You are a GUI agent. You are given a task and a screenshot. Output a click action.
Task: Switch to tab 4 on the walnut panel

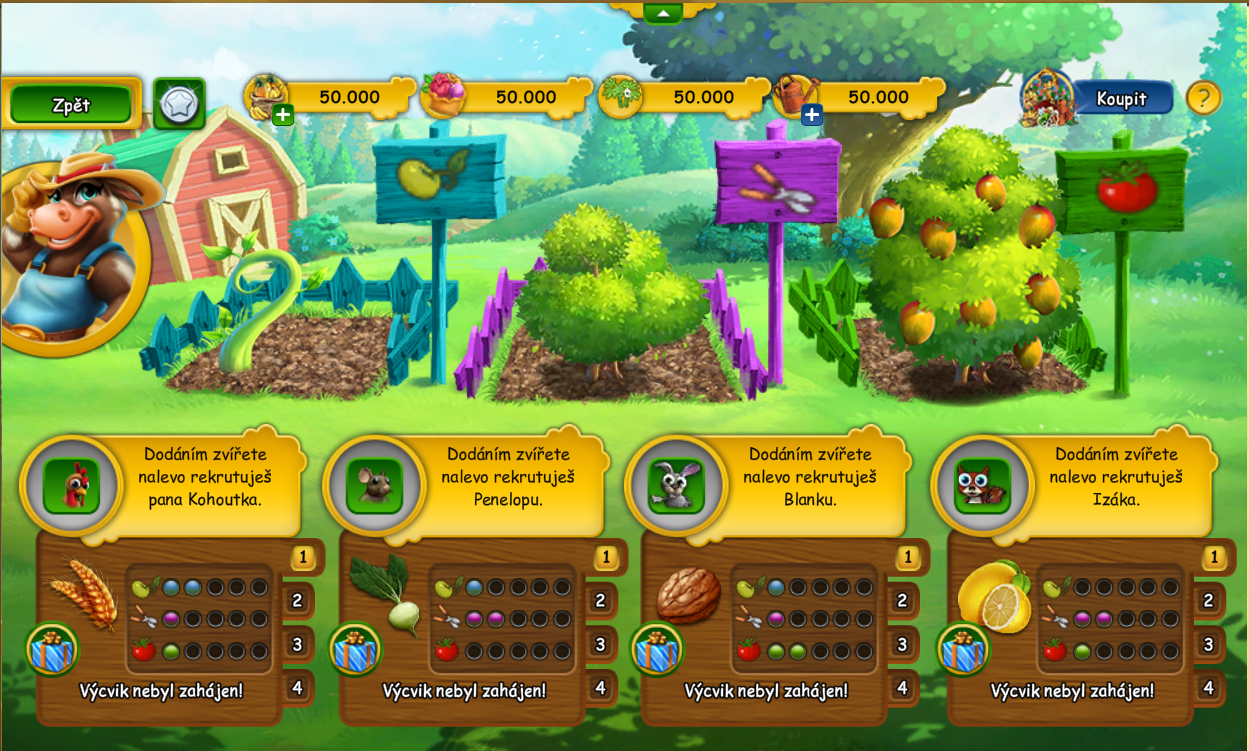pos(901,688)
